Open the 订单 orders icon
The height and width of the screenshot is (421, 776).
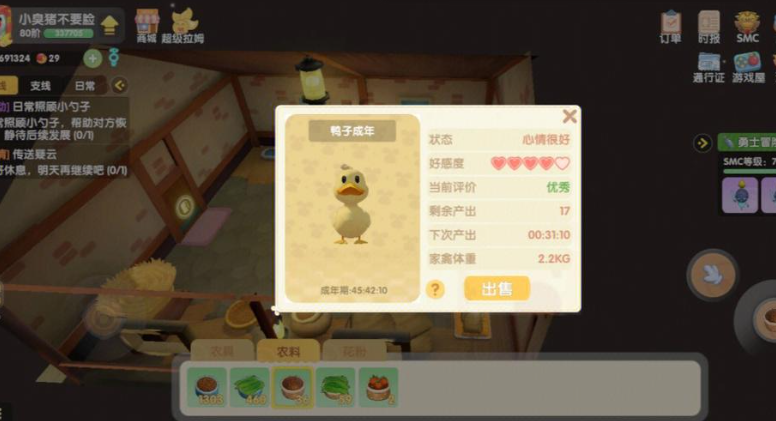[x=670, y=25]
